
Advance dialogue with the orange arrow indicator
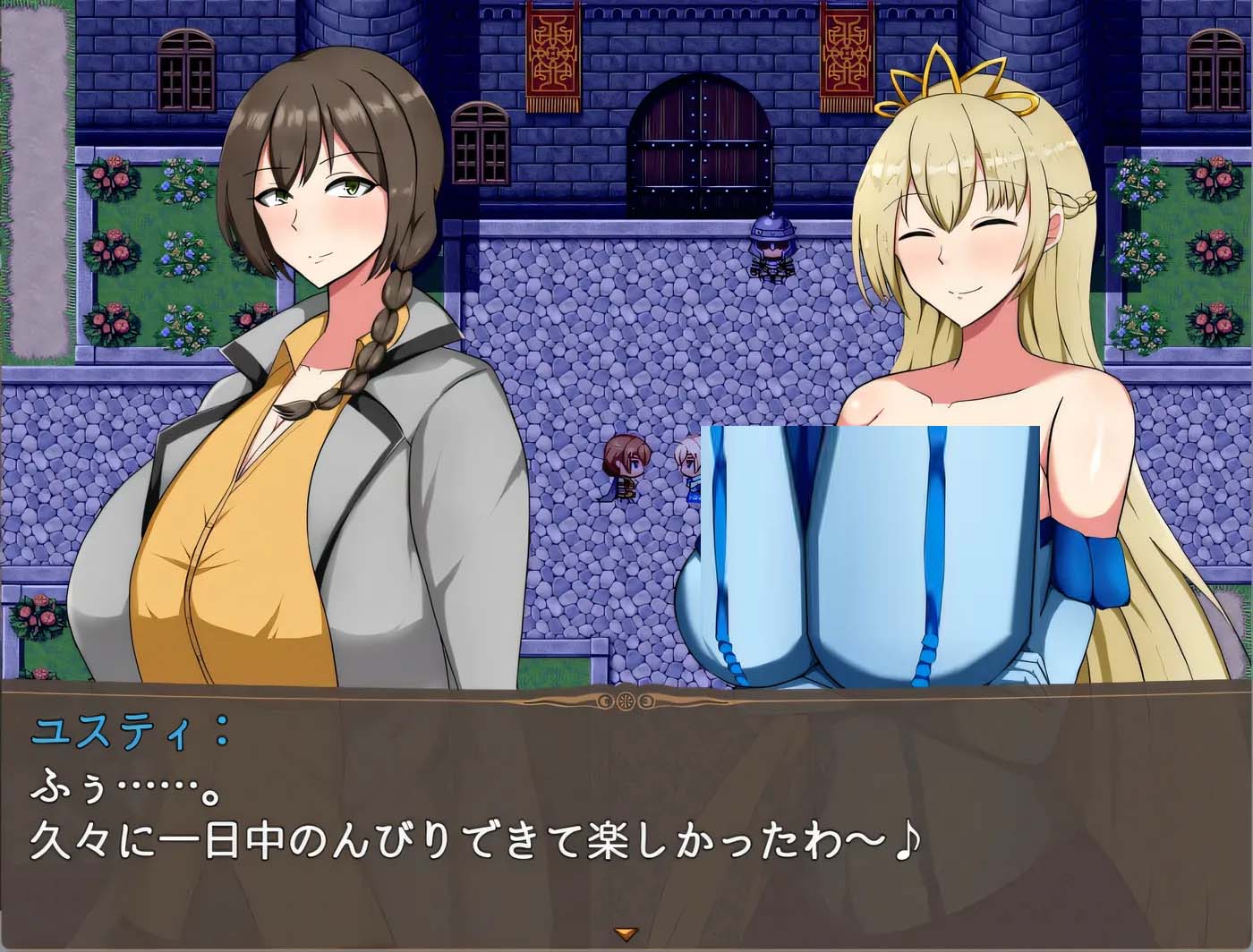626,935
